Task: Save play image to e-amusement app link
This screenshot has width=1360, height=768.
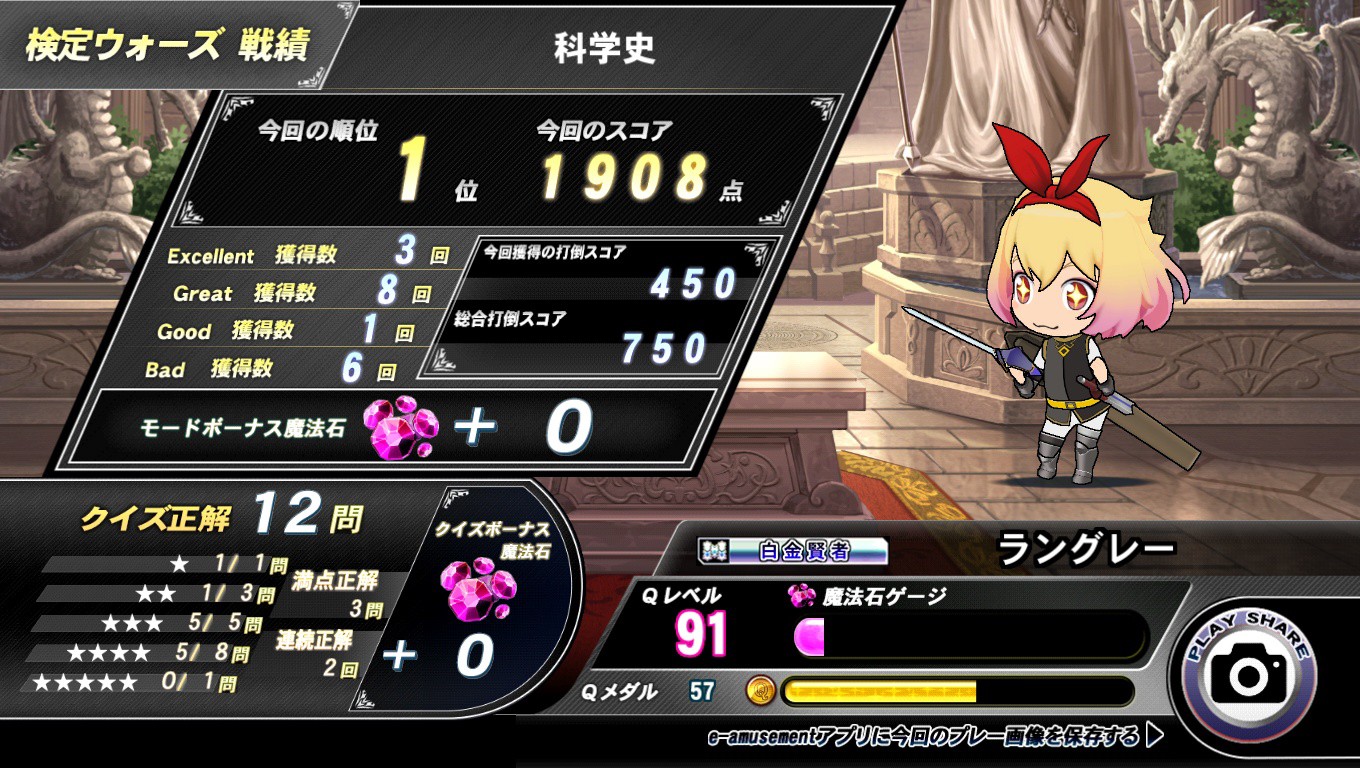Action: [935, 738]
